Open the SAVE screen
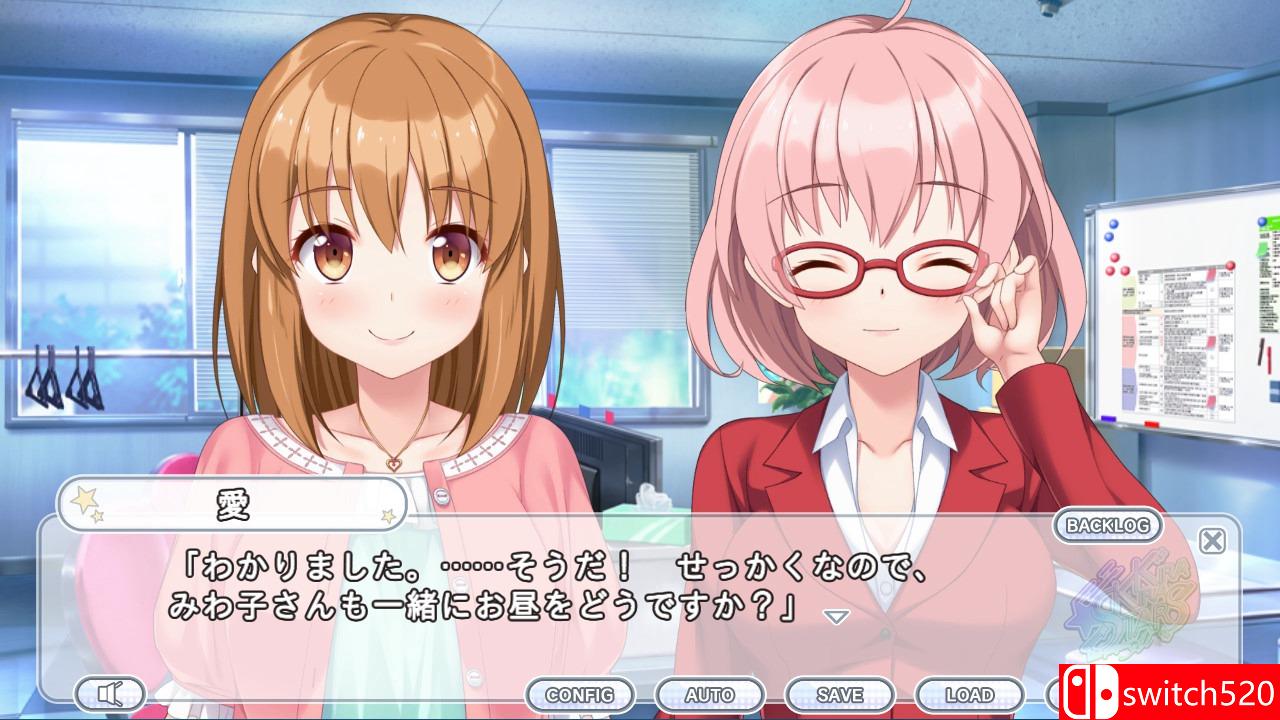Image resolution: width=1280 pixels, height=720 pixels. (840, 693)
